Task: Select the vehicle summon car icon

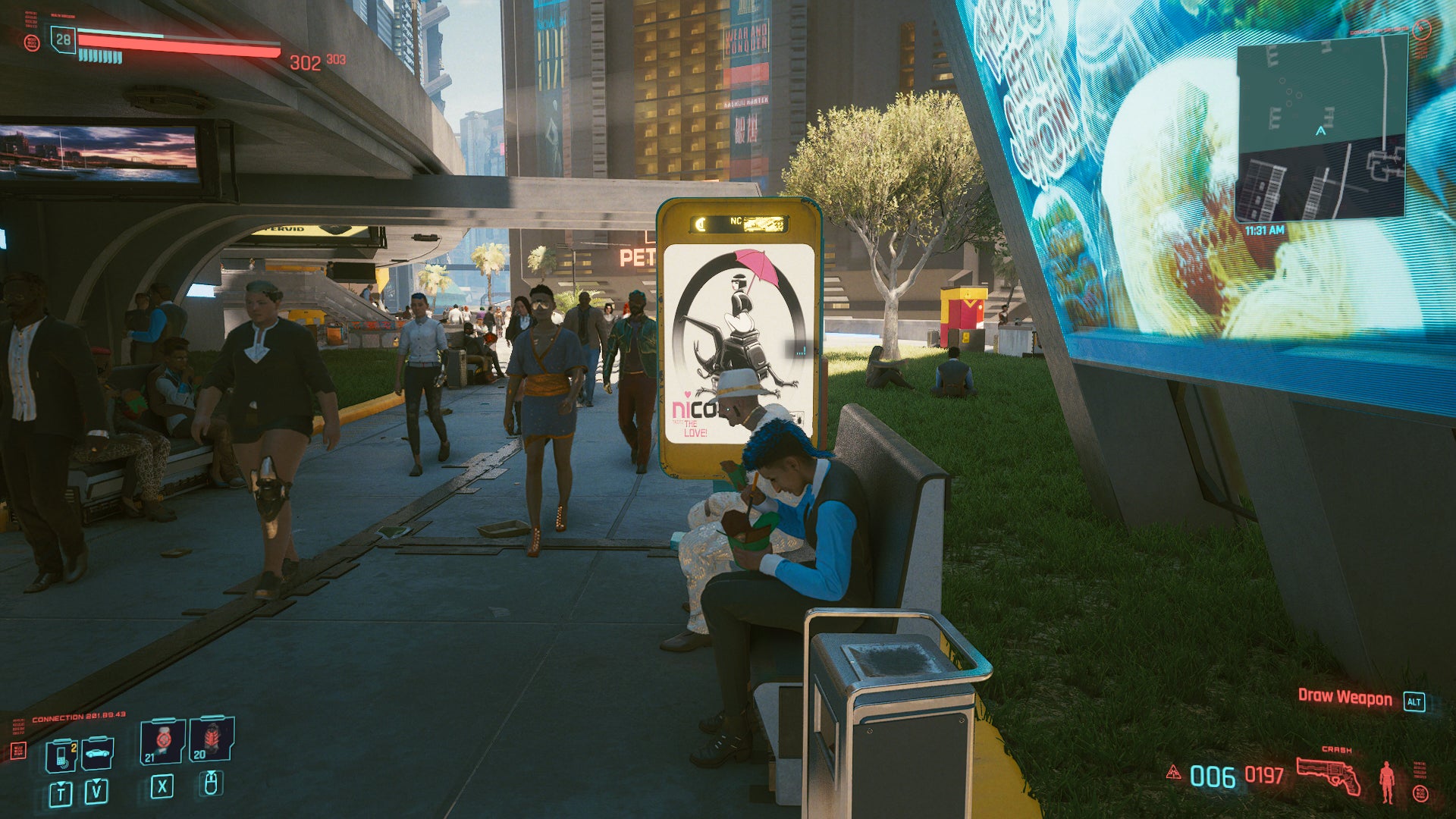Action: click(x=96, y=753)
